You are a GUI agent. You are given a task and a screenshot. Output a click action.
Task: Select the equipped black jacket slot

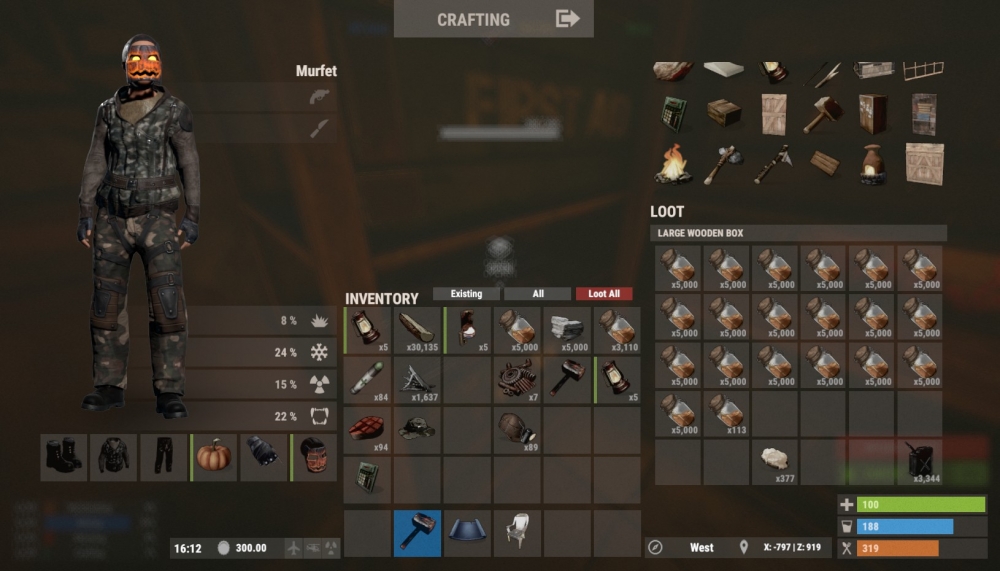114,457
